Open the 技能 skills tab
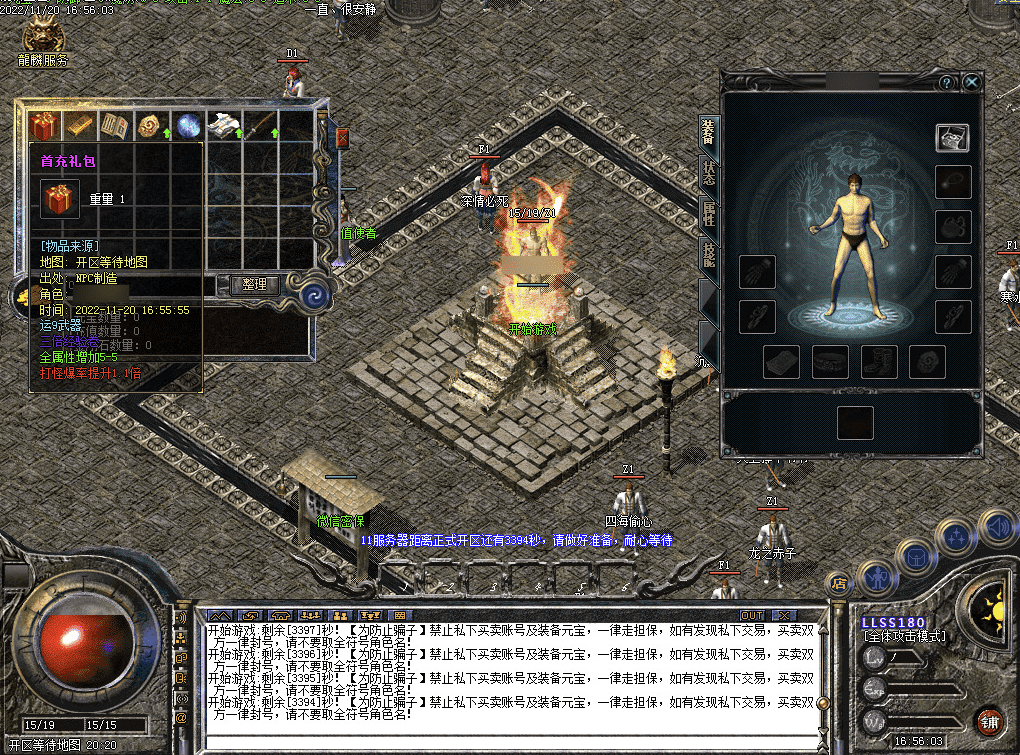 (x=708, y=256)
